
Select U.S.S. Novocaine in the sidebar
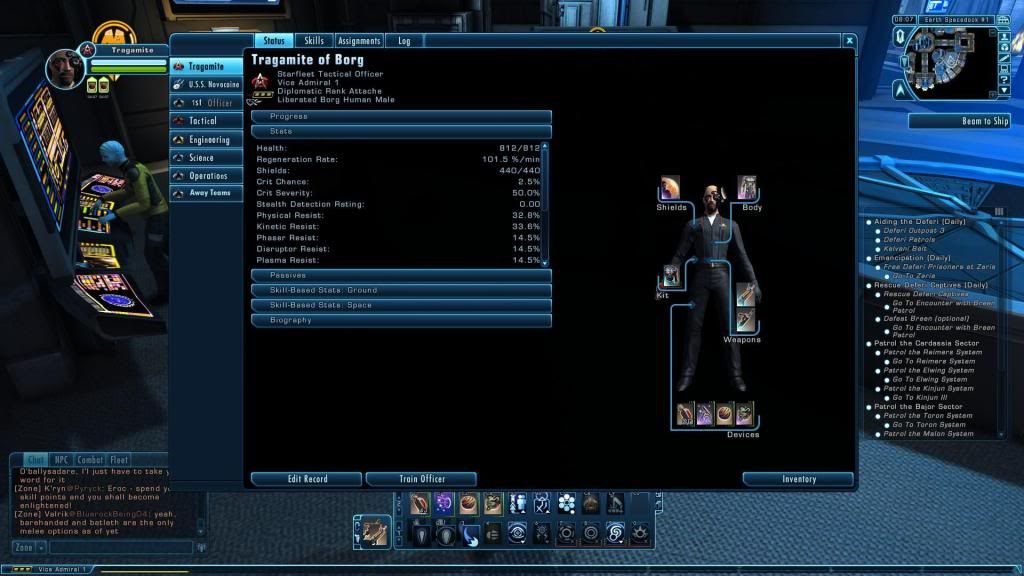click(x=207, y=84)
